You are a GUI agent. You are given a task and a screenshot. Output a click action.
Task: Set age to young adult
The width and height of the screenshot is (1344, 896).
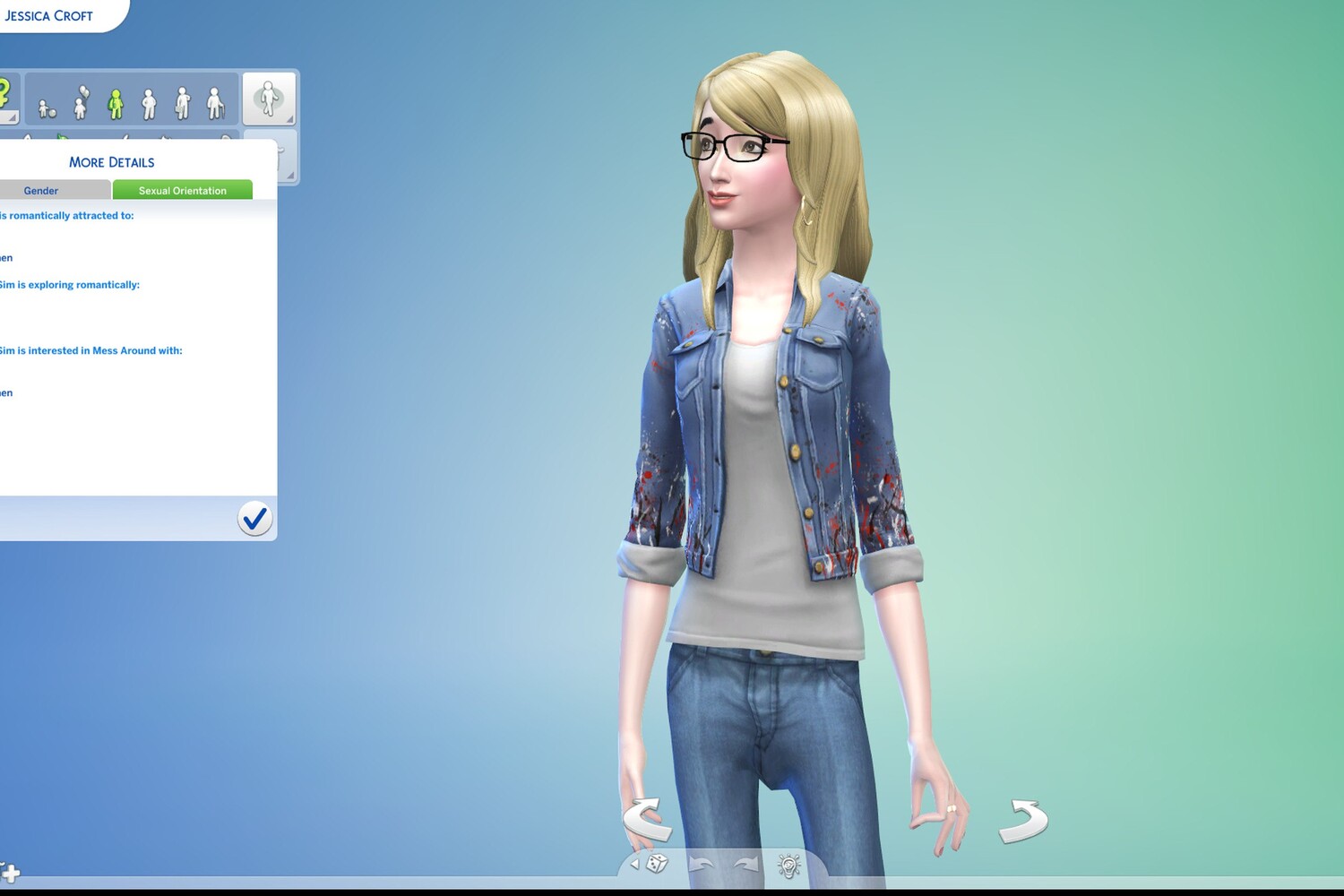(149, 104)
